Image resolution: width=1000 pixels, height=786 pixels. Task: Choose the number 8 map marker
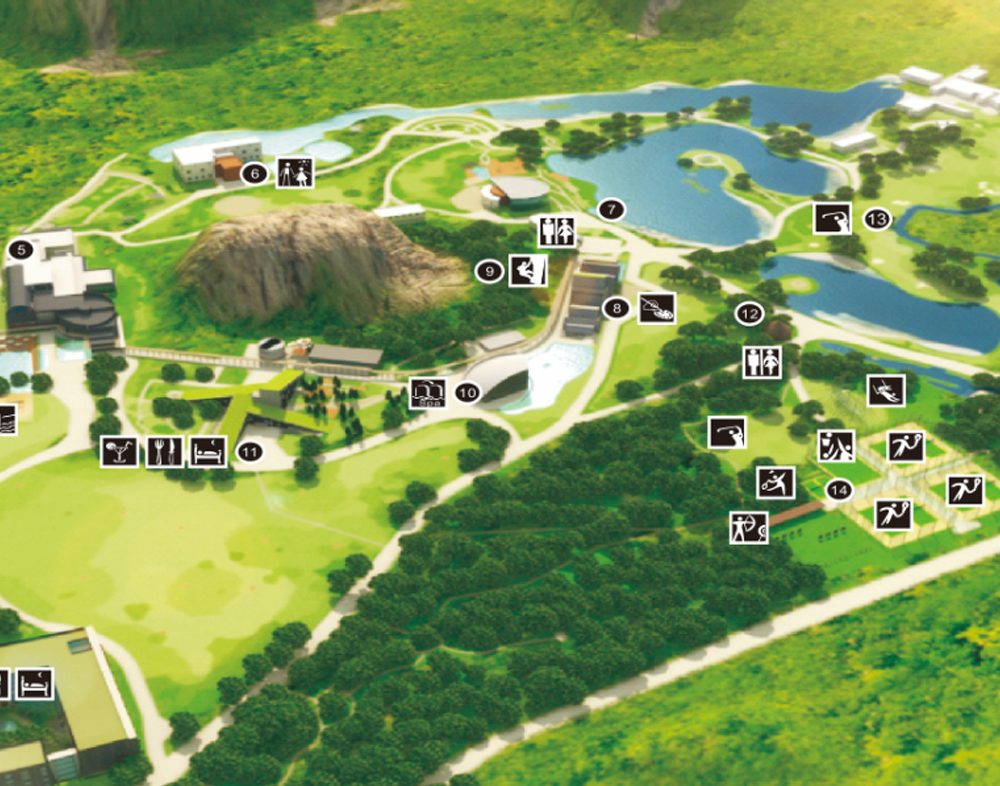(x=616, y=309)
